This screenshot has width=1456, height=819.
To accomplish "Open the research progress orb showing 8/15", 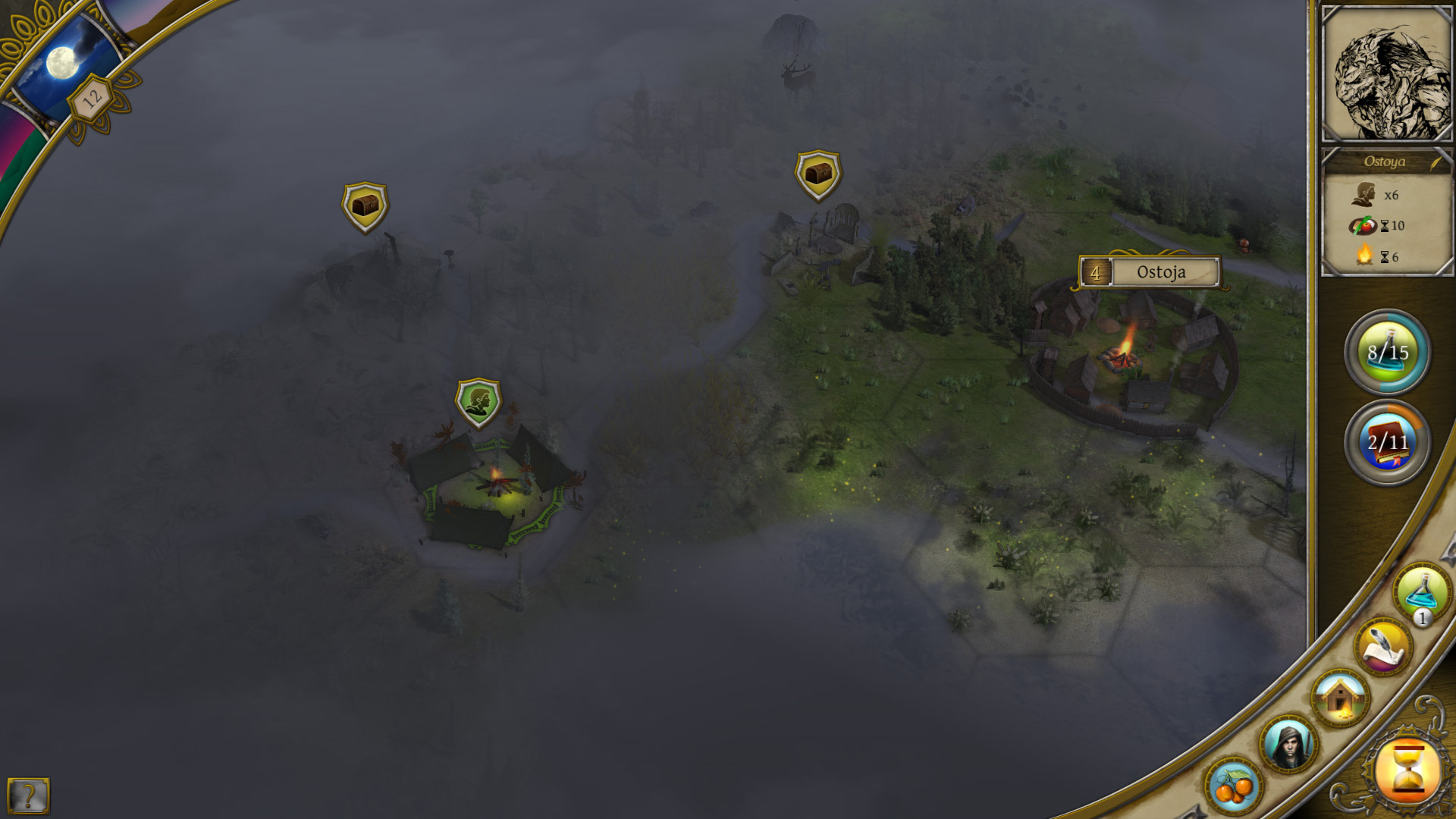I will [x=1387, y=352].
